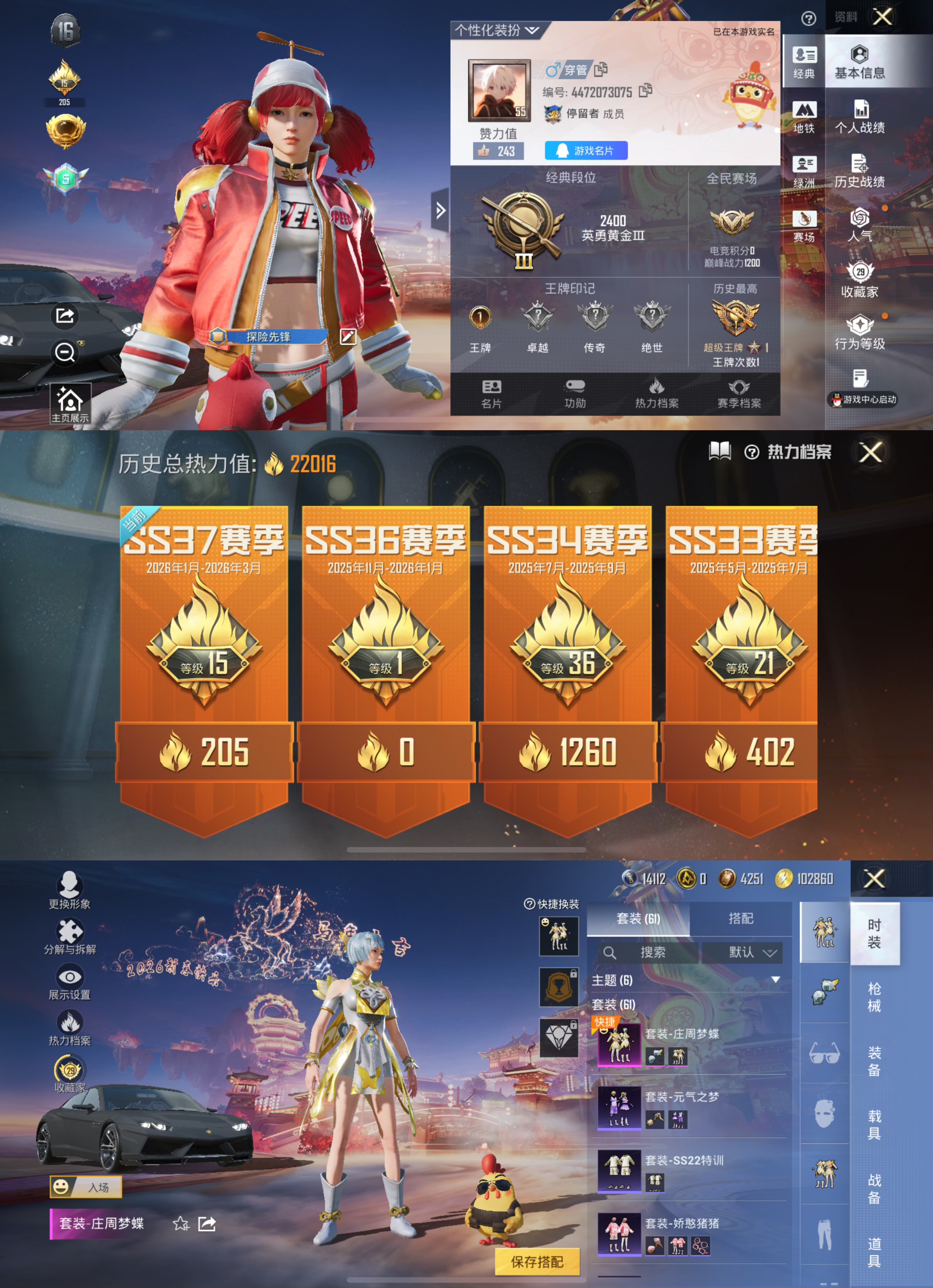Screen dimensions: 933x1288
Task: Open the 游戏名片 game card button
Action: pos(586,151)
